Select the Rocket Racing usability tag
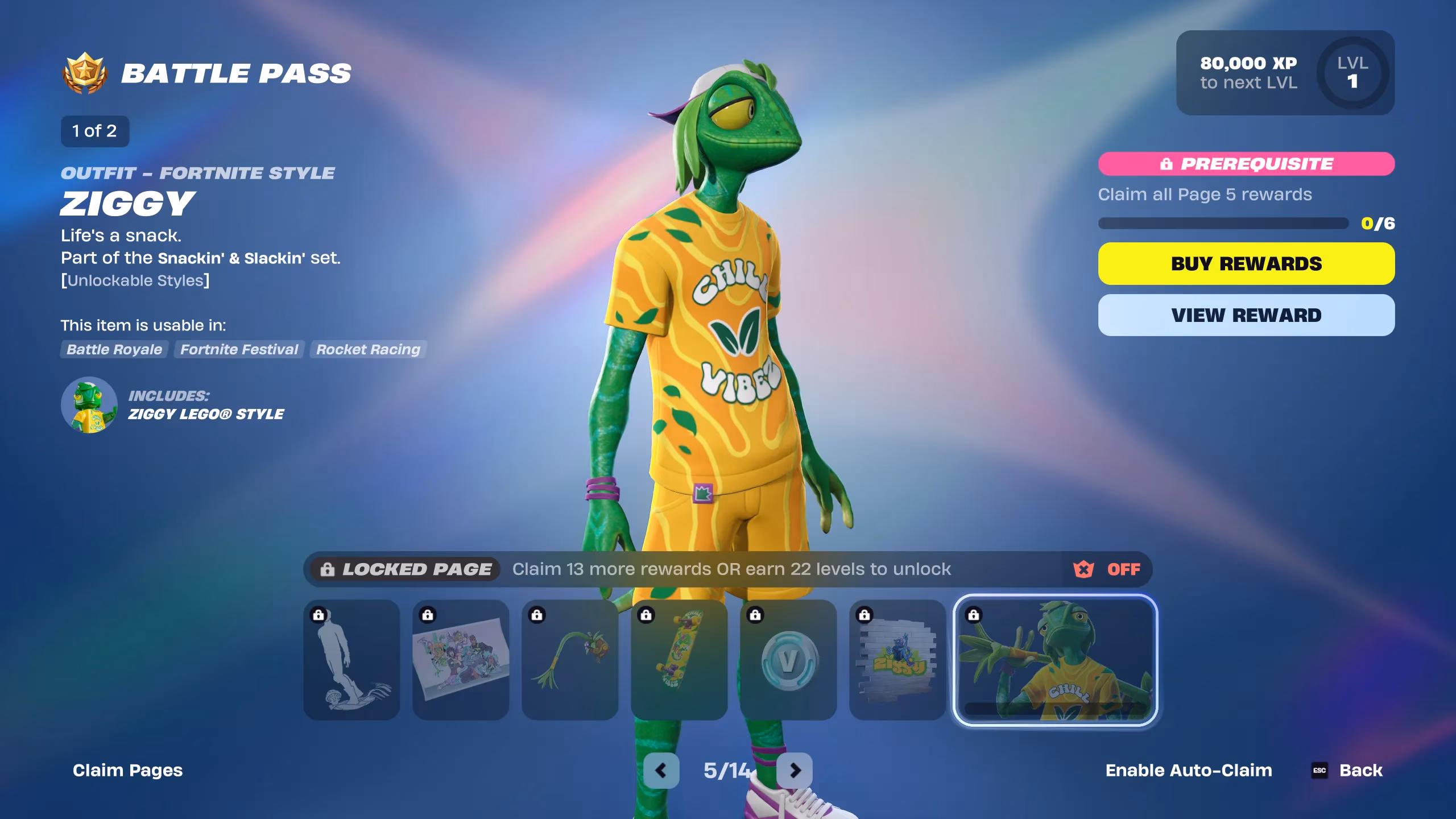Screen dimensions: 1456x819 (367, 350)
